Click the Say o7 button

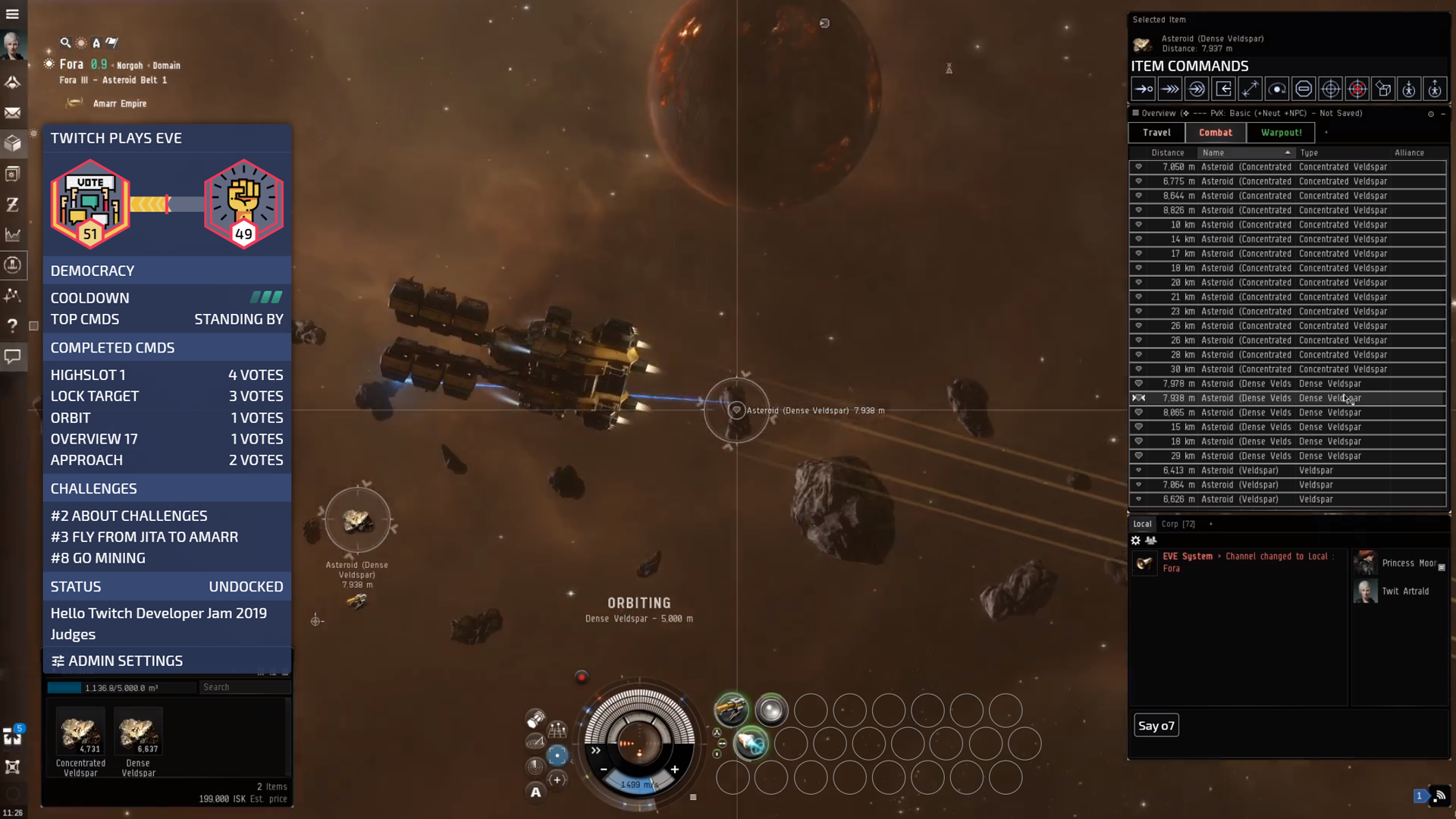pos(1156,726)
